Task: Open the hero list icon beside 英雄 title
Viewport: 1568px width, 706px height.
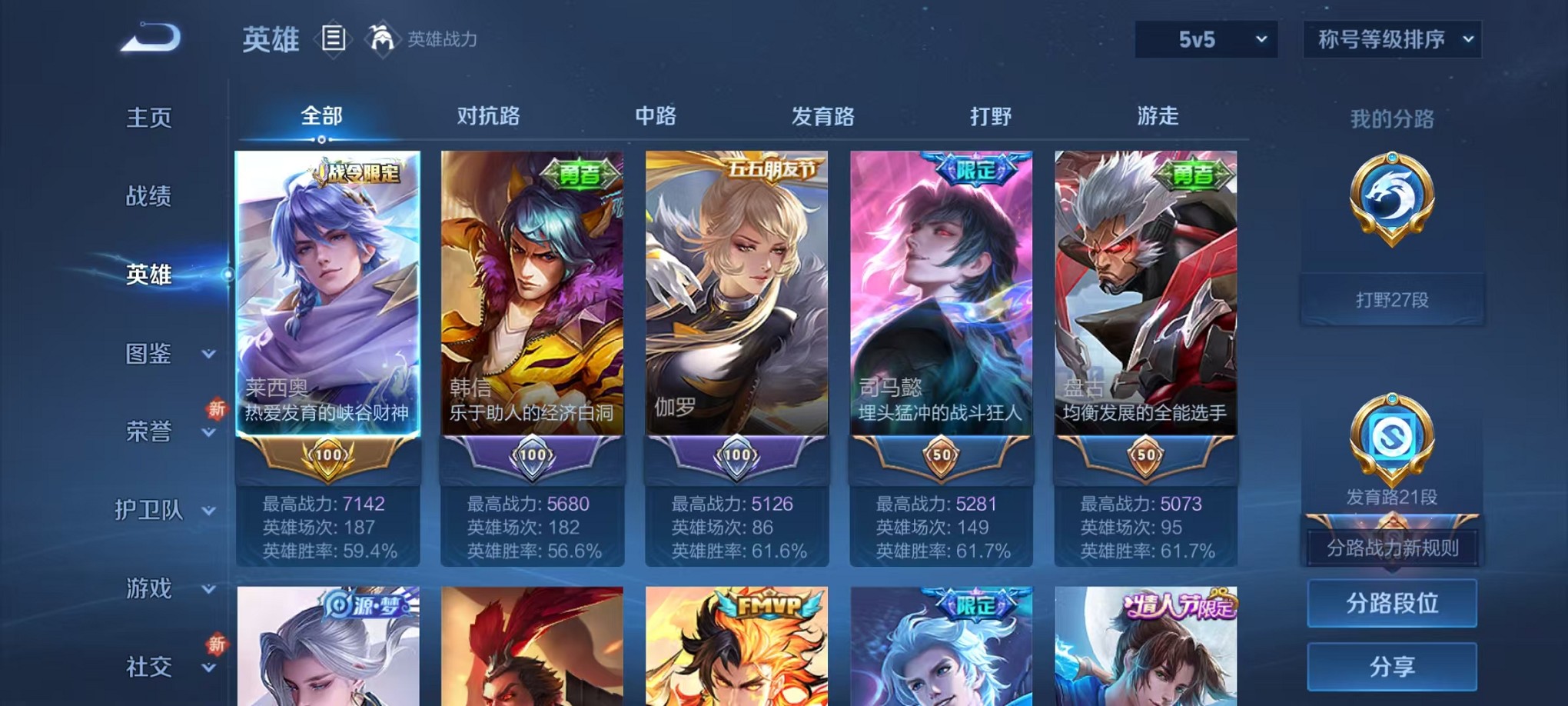Action: point(334,39)
